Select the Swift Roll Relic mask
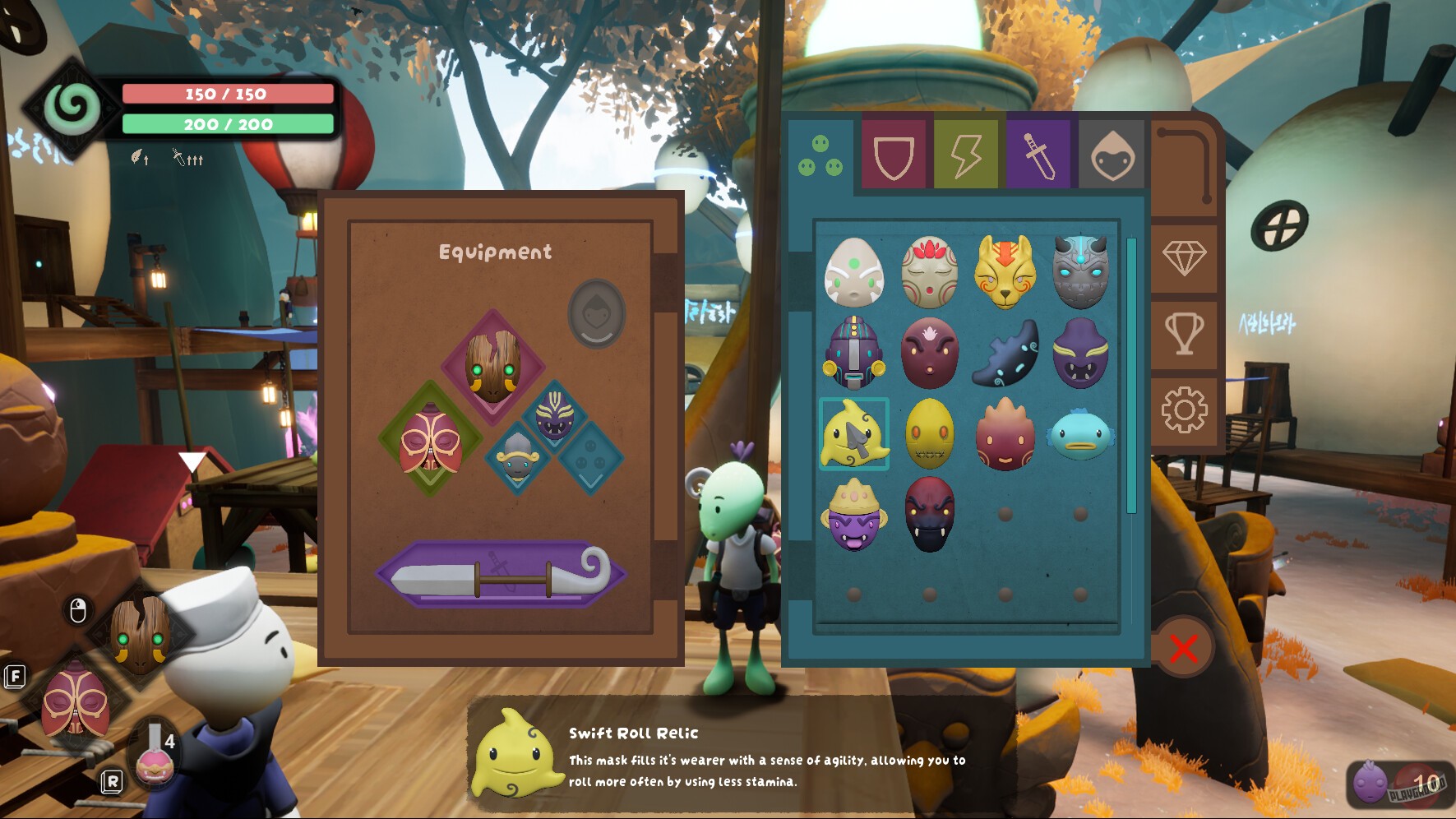Screen dimensions: 1456x819 click(853, 434)
